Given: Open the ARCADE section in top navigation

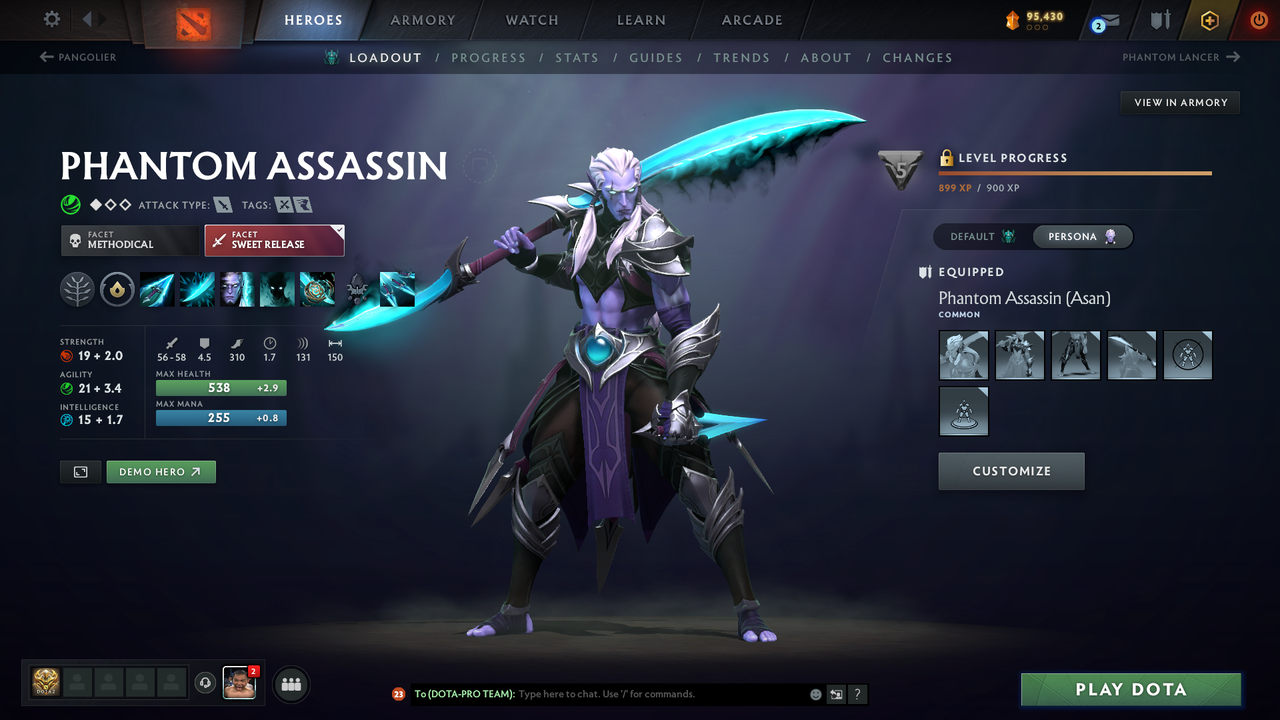Looking at the screenshot, I should point(751,20).
